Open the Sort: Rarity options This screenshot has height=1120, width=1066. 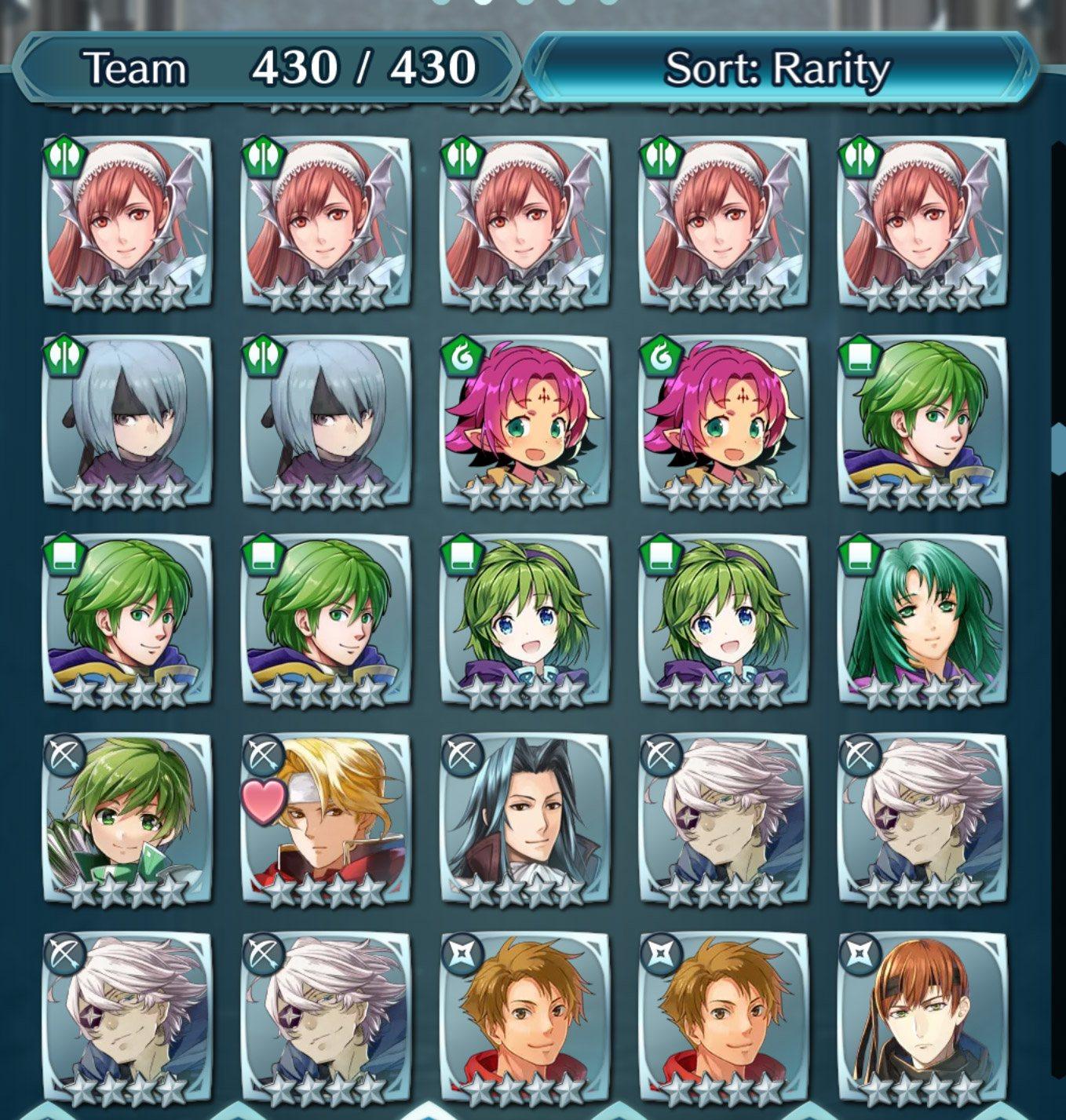click(777, 68)
